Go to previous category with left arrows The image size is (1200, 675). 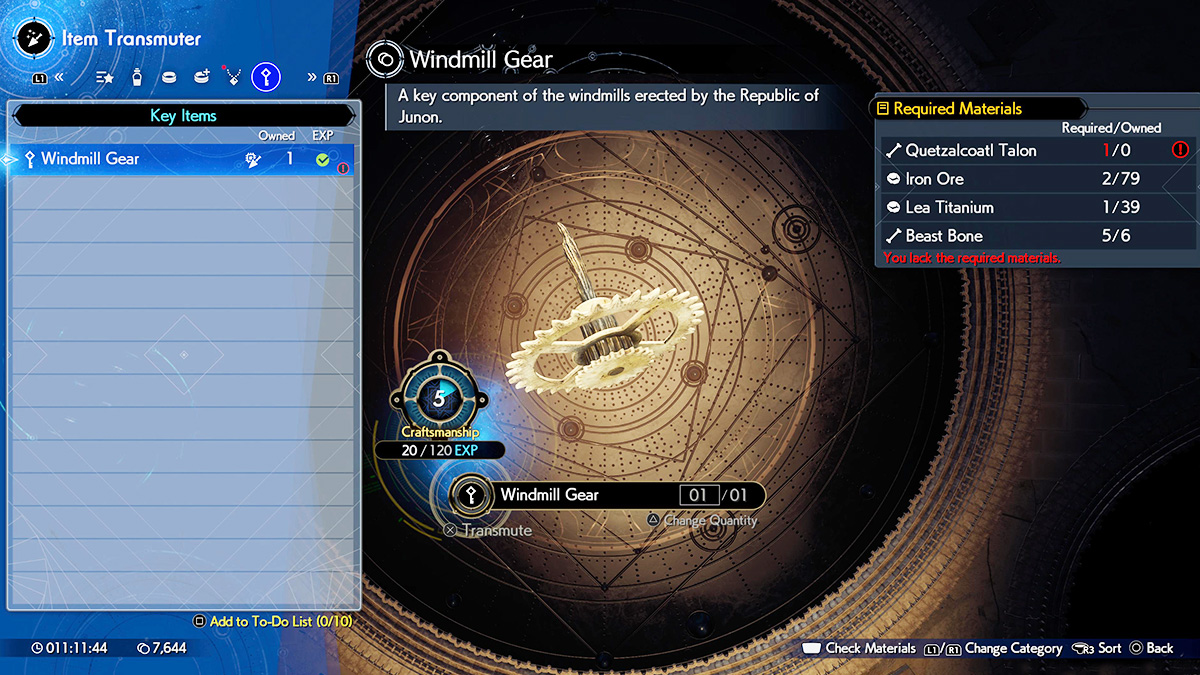click(60, 76)
